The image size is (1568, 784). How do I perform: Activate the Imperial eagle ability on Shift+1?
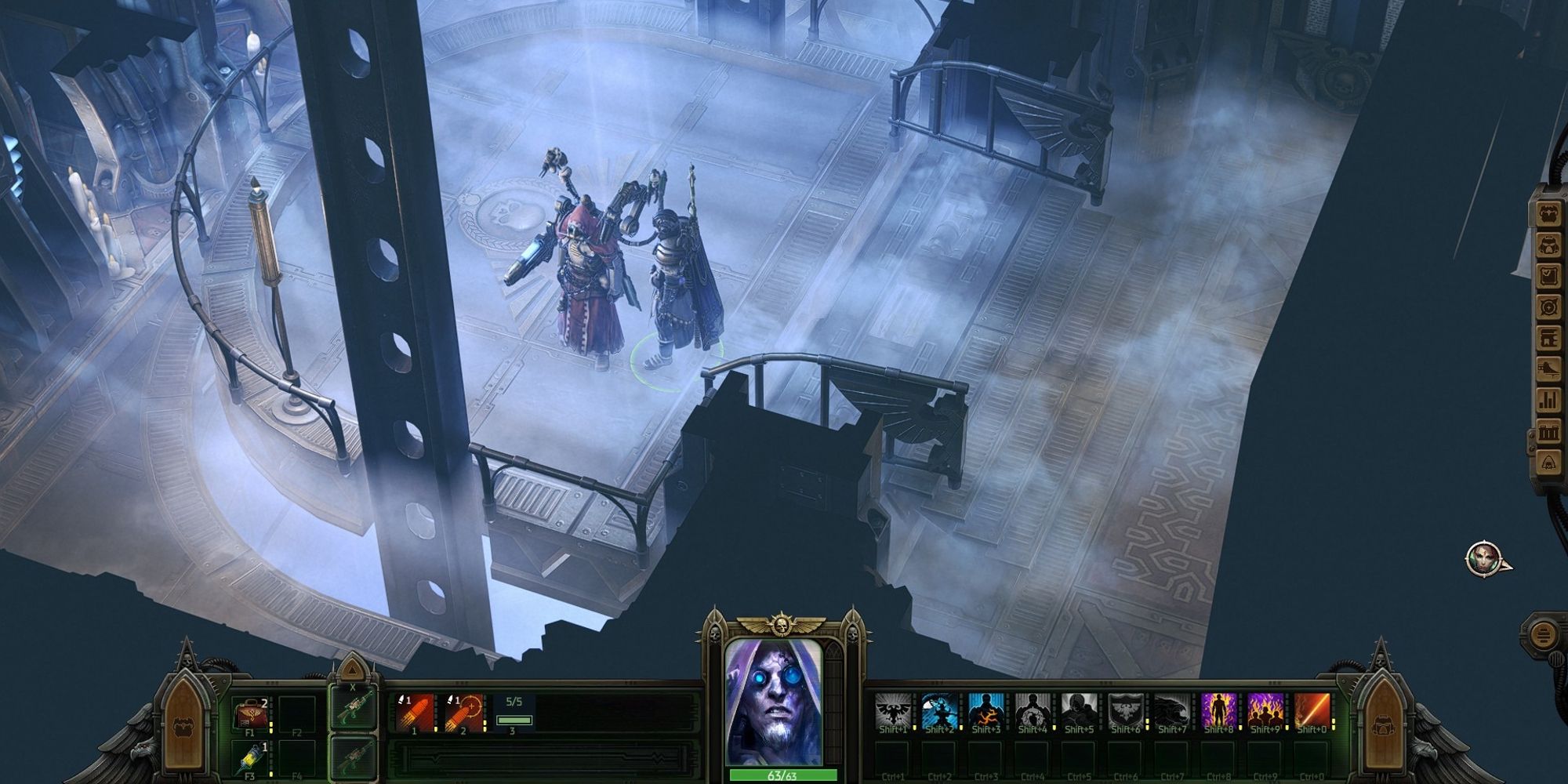pyautogui.click(x=892, y=711)
